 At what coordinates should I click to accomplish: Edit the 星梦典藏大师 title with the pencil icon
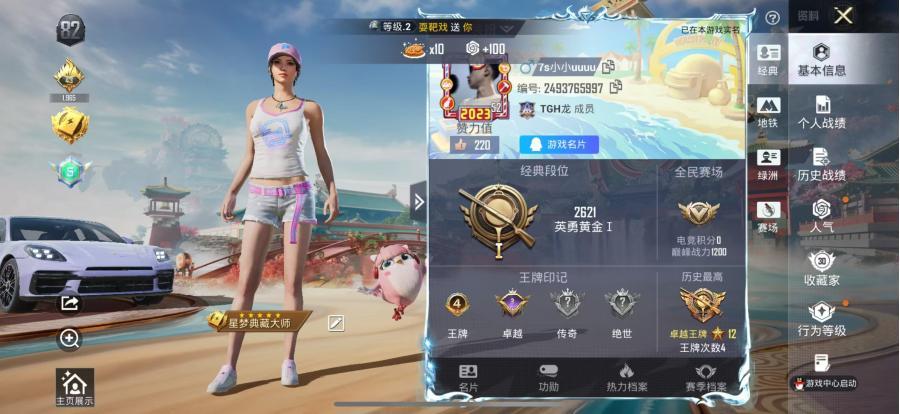(336, 321)
